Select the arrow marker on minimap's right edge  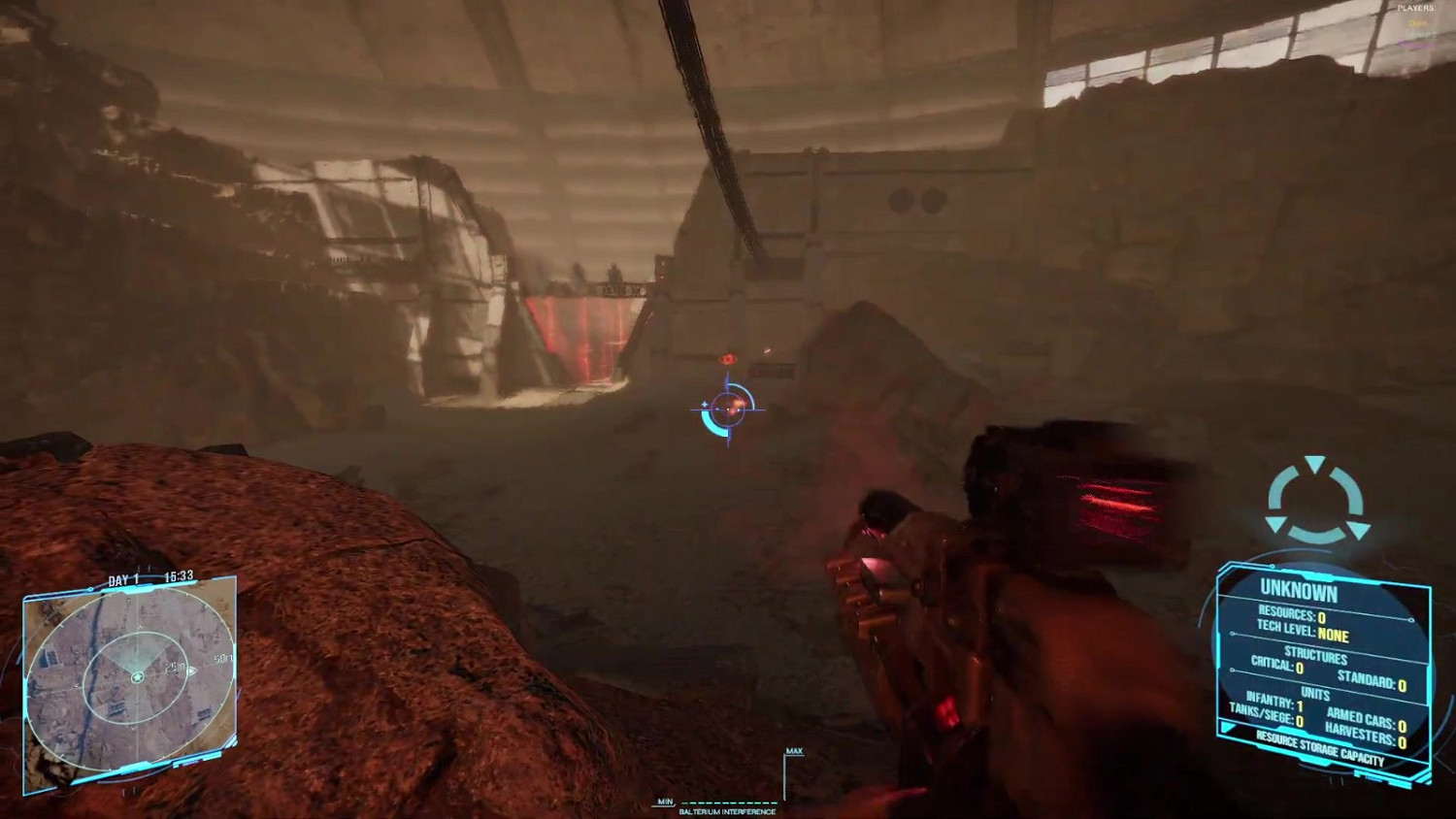(x=193, y=671)
